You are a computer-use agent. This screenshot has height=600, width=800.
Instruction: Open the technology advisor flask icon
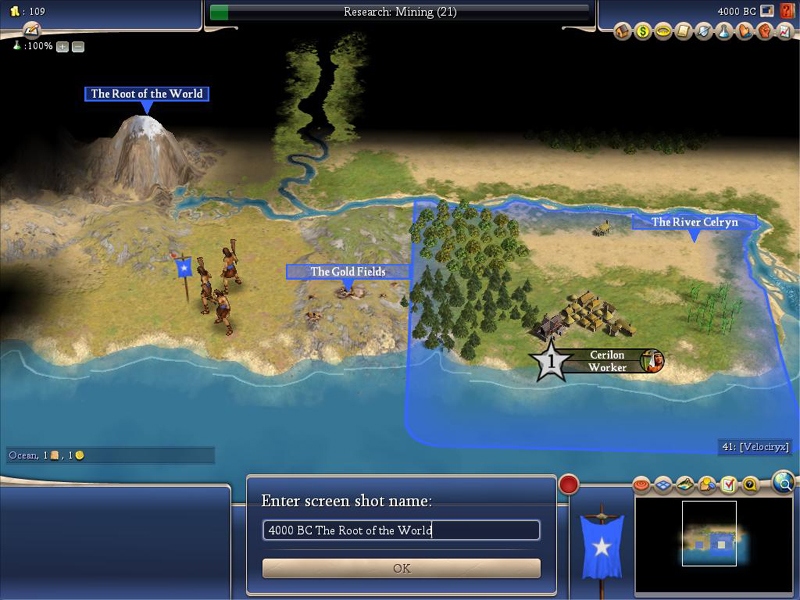(x=724, y=32)
